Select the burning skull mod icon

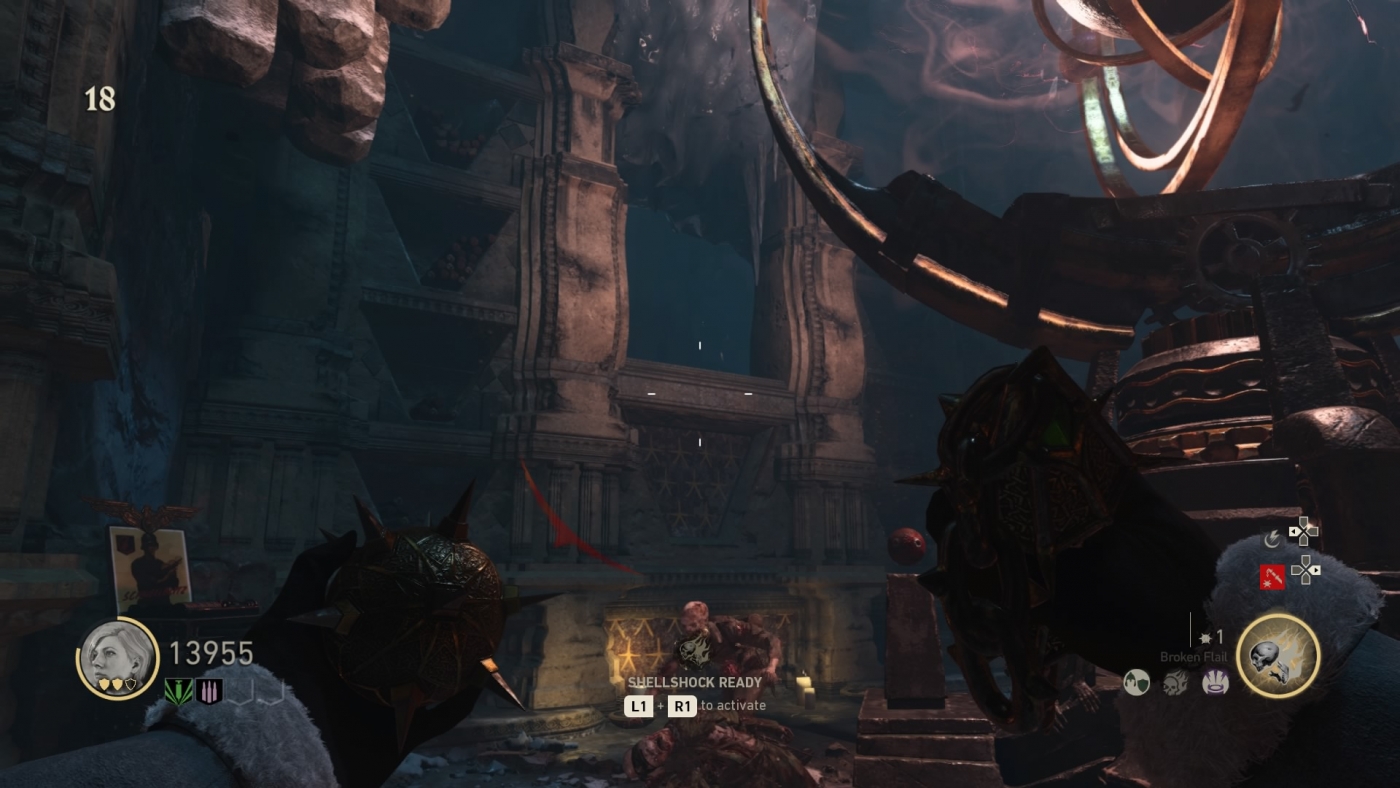point(1176,683)
